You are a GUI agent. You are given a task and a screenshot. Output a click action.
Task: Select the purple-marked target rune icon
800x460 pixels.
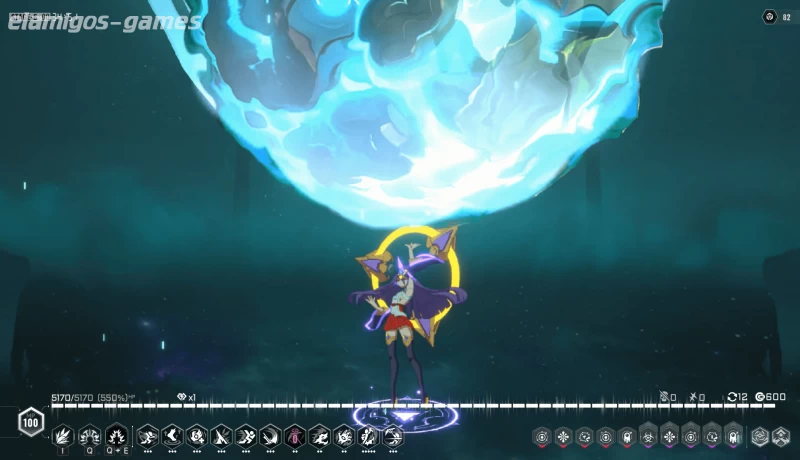pos(691,436)
